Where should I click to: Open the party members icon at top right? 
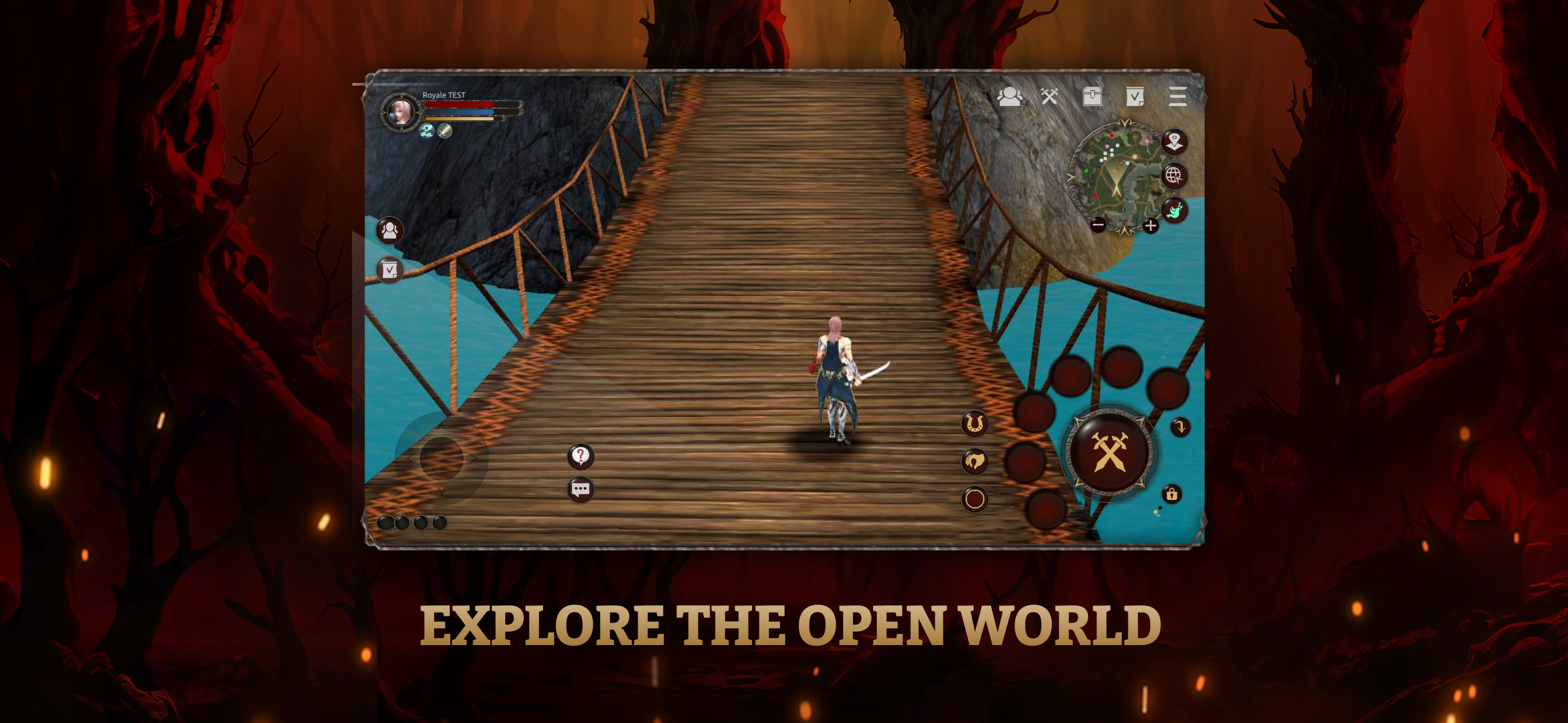pyautogui.click(x=1010, y=98)
